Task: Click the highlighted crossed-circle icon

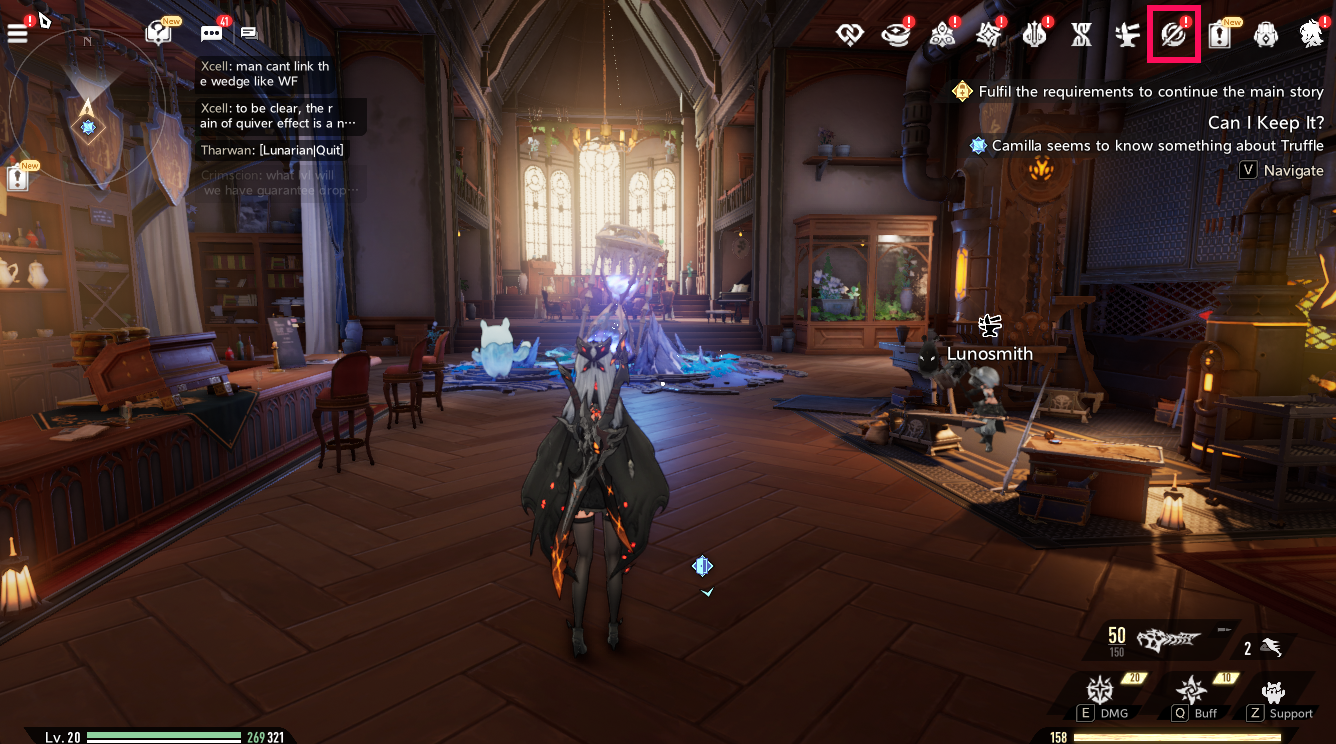Action: click(1174, 35)
